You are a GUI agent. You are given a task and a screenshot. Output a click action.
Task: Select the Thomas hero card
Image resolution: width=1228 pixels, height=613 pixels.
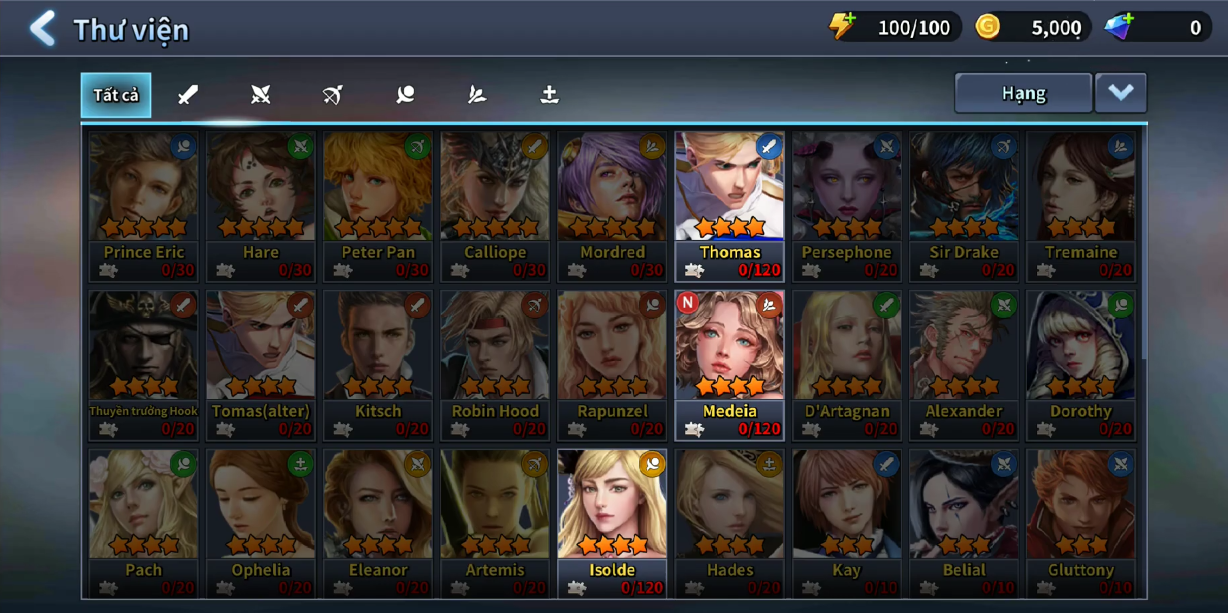[729, 205]
